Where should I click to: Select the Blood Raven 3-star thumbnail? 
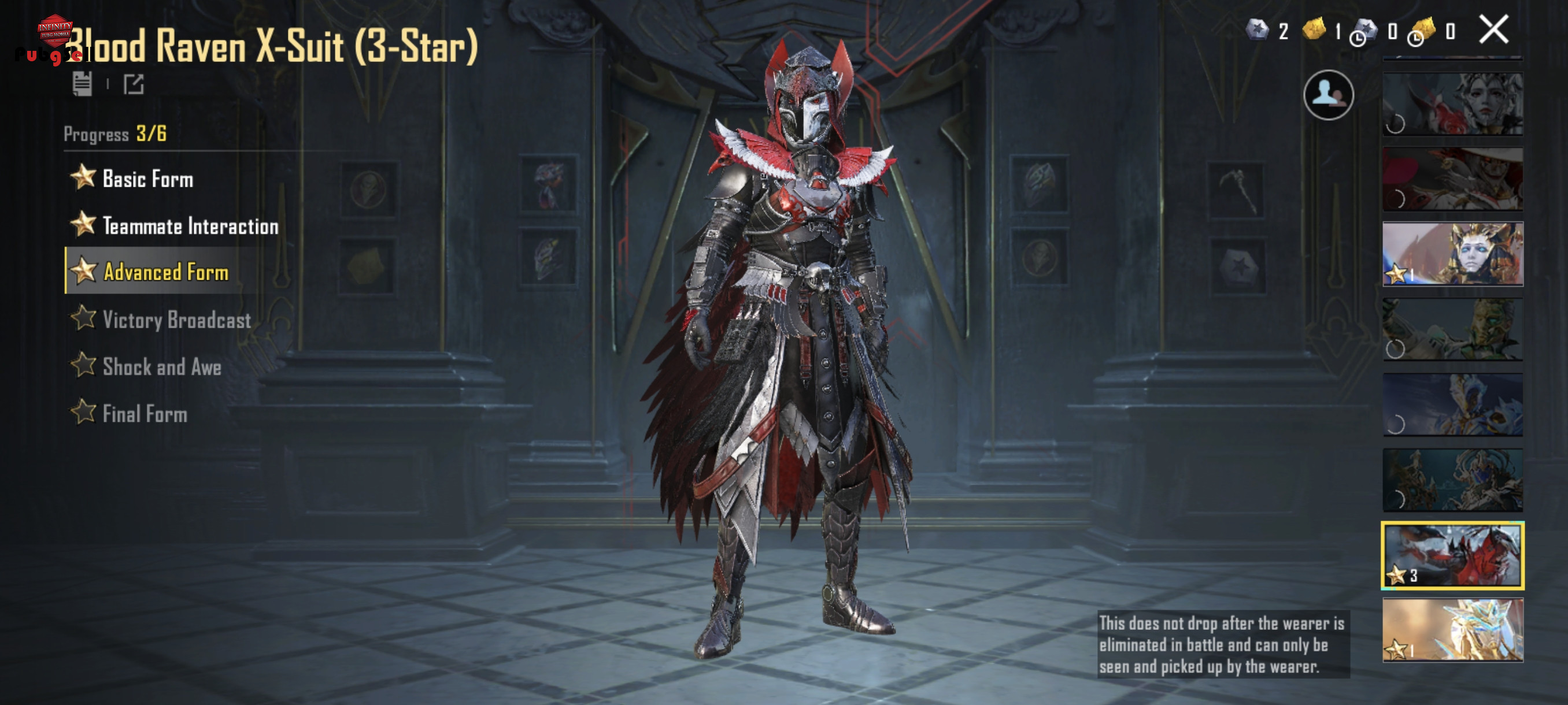tap(1452, 555)
